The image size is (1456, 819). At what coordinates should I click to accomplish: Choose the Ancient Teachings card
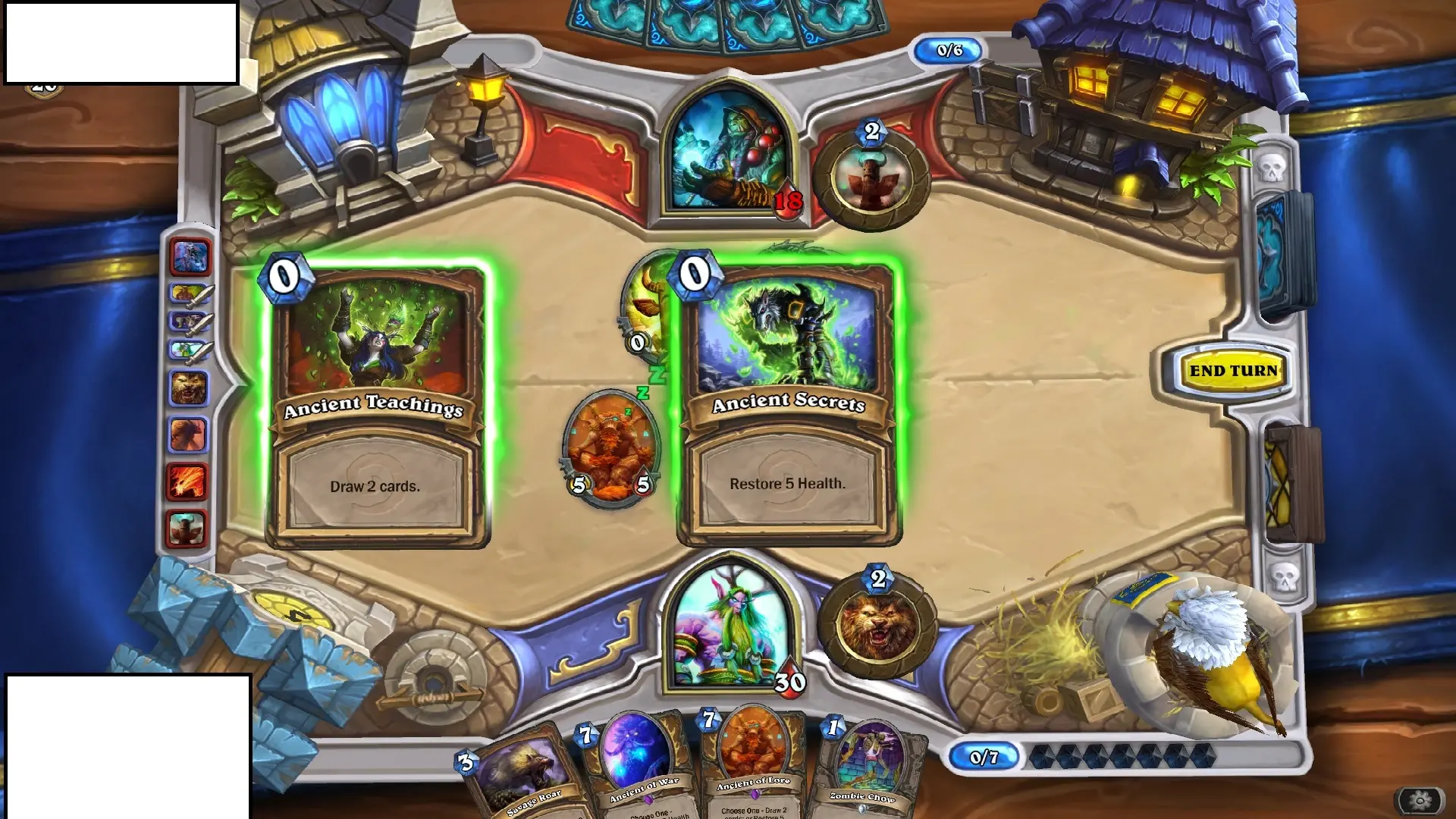377,406
